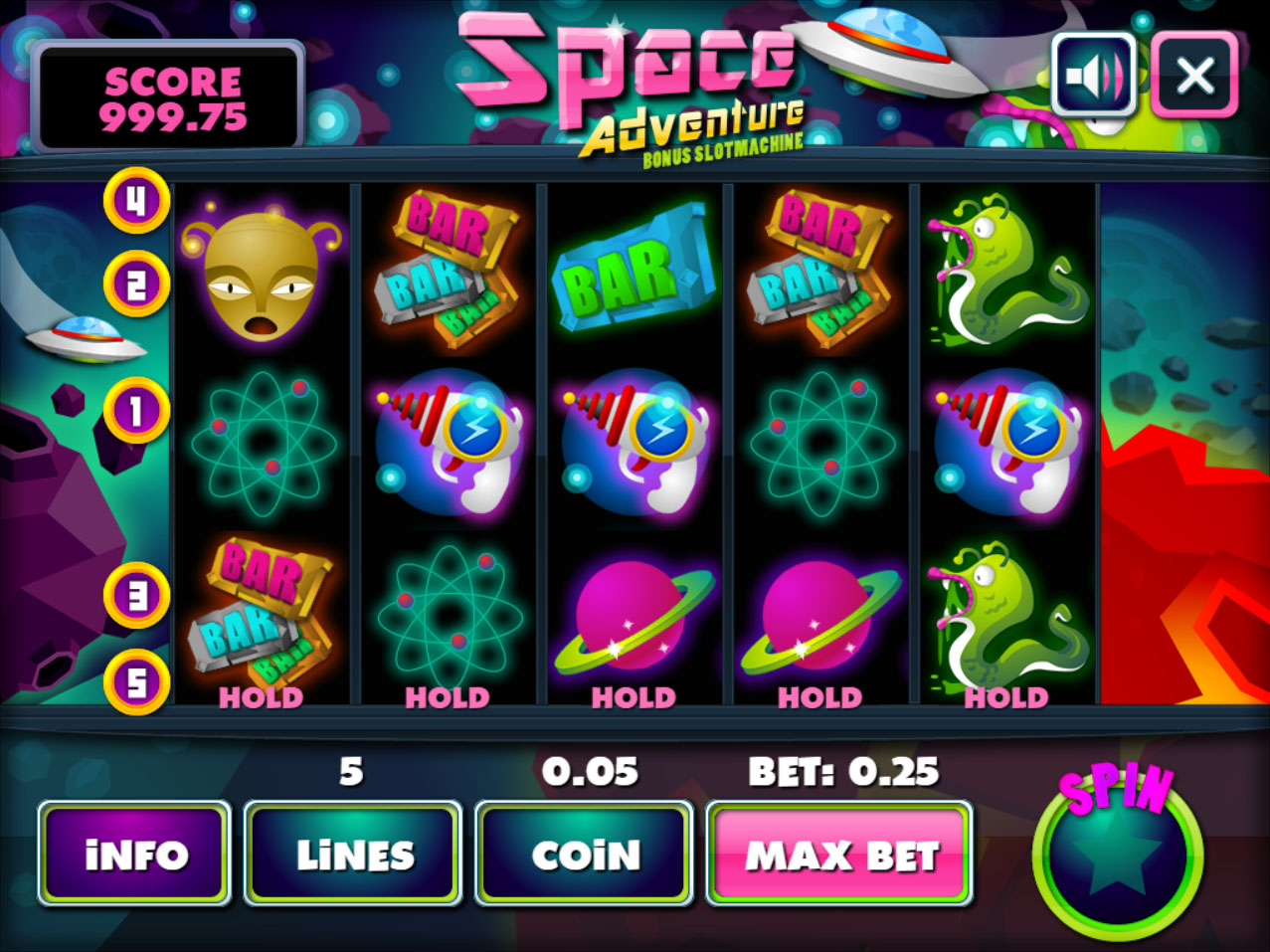This screenshot has width=1270, height=952.
Task: Select payline badge number 5
Action: pos(136,682)
